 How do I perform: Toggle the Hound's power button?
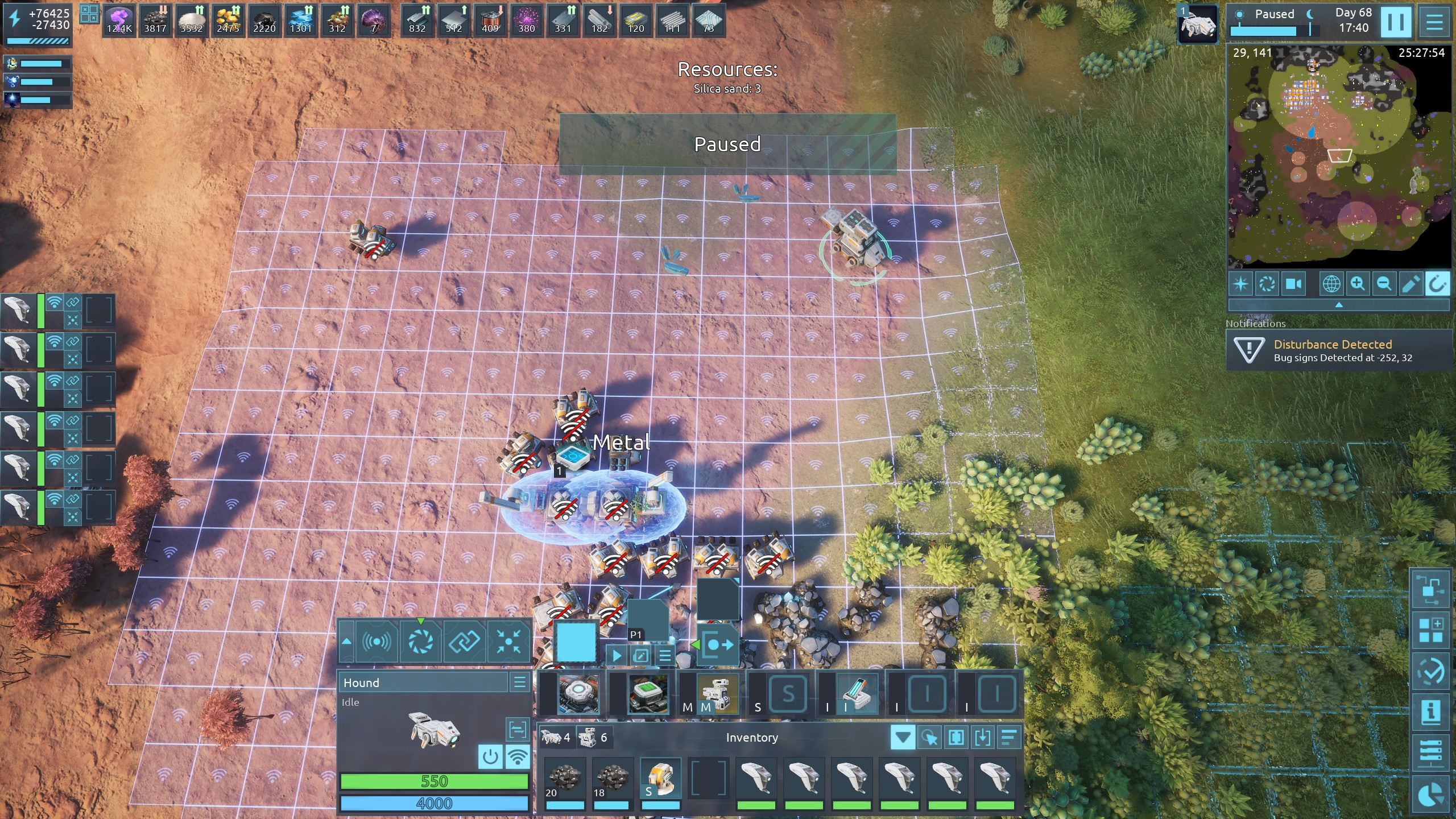[490, 757]
